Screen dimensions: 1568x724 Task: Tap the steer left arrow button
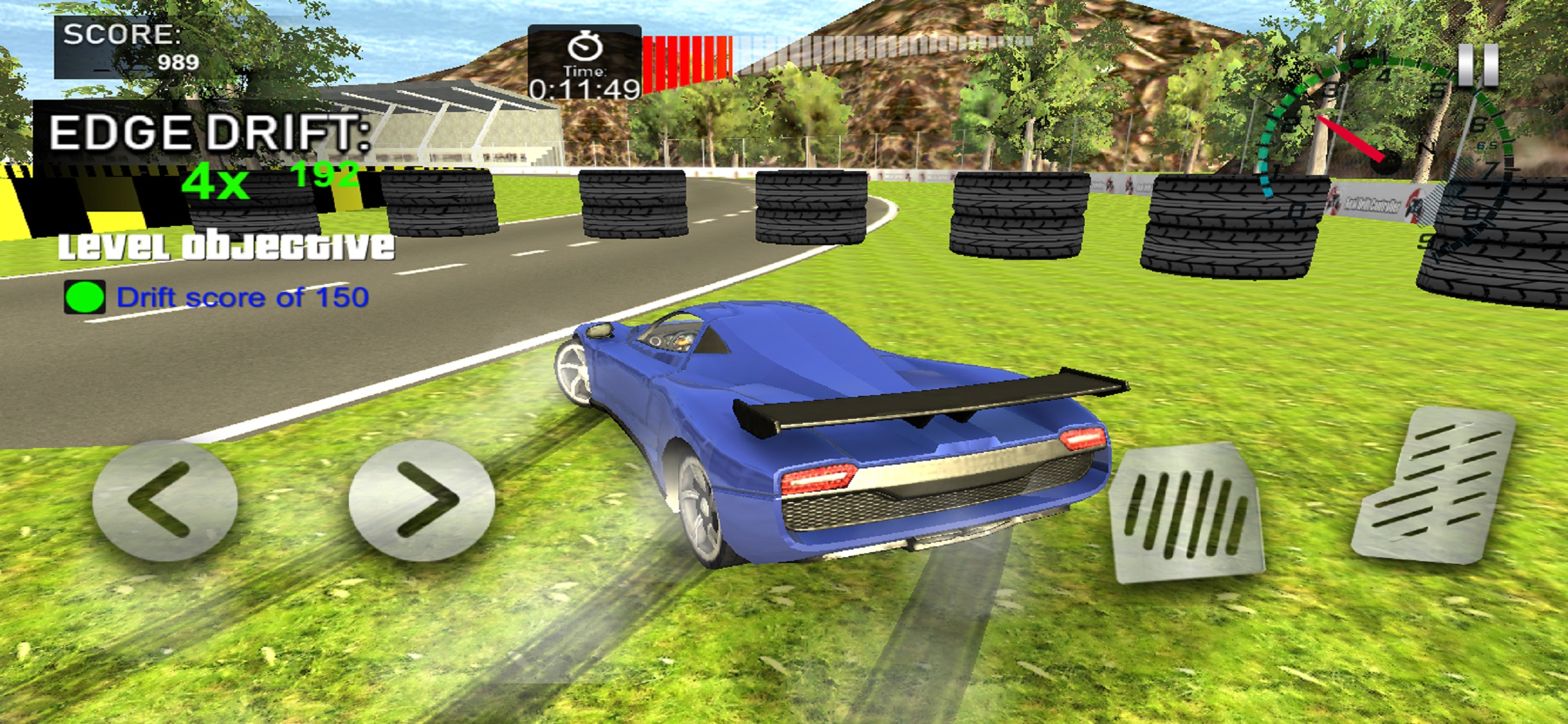(x=165, y=499)
